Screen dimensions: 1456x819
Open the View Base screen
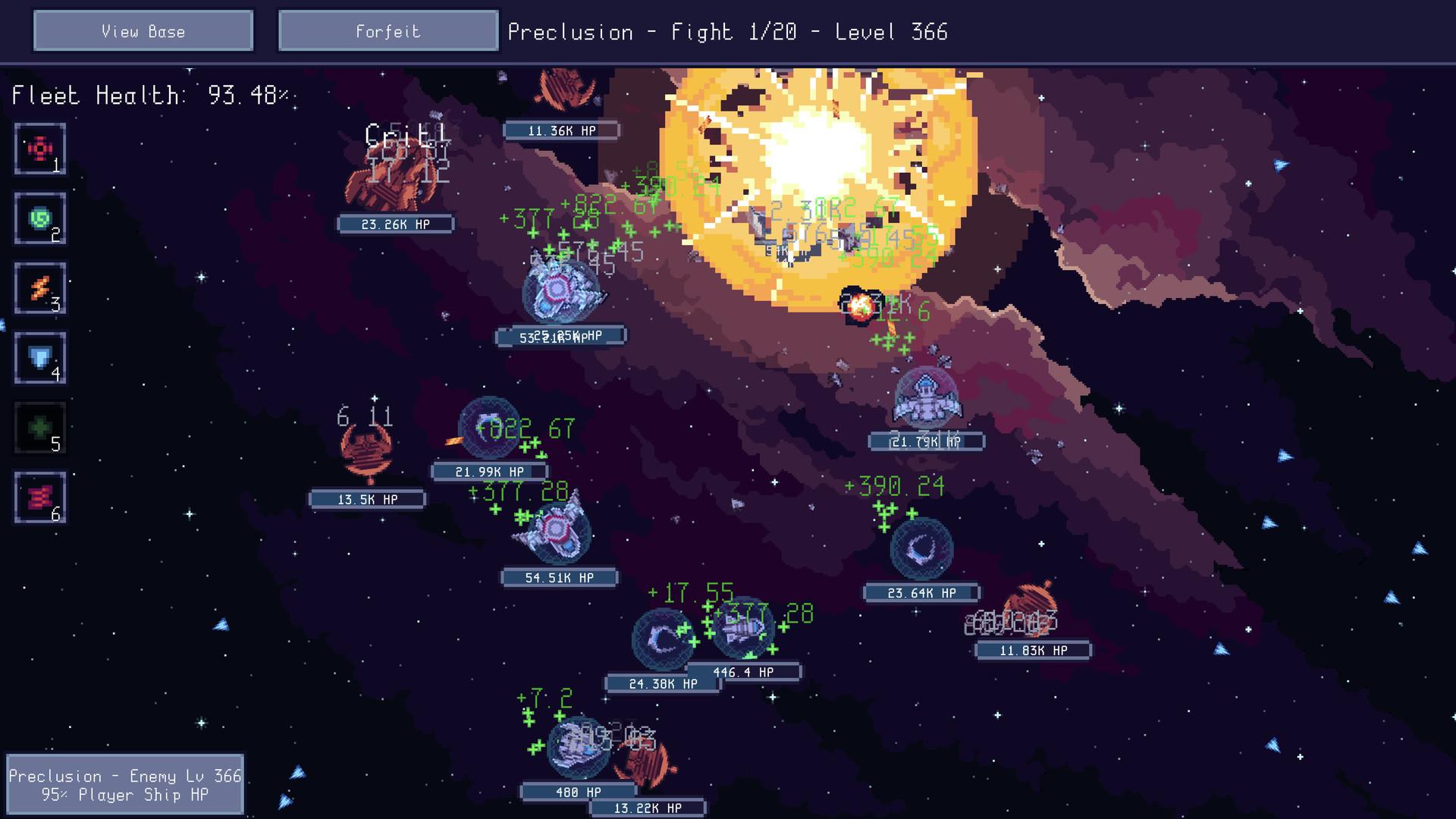click(143, 31)
